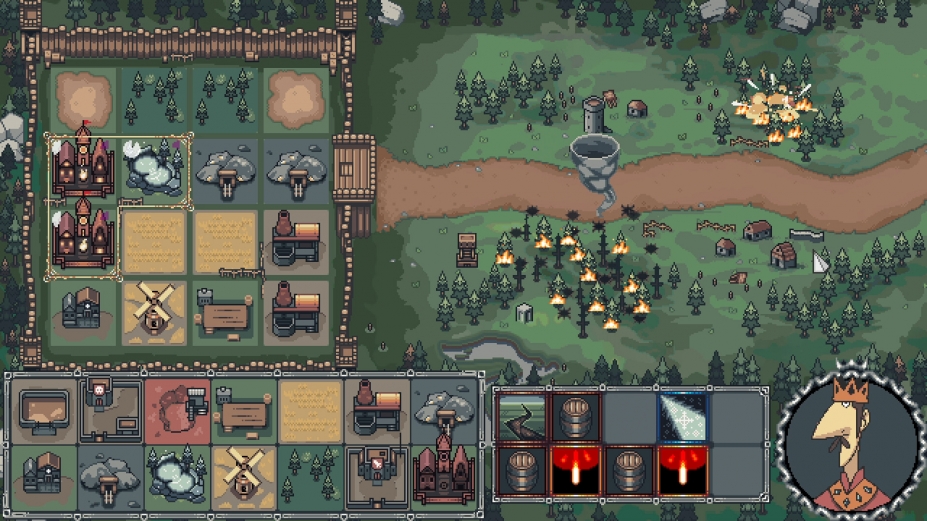Pick the chapel building card

click(43, 472)
